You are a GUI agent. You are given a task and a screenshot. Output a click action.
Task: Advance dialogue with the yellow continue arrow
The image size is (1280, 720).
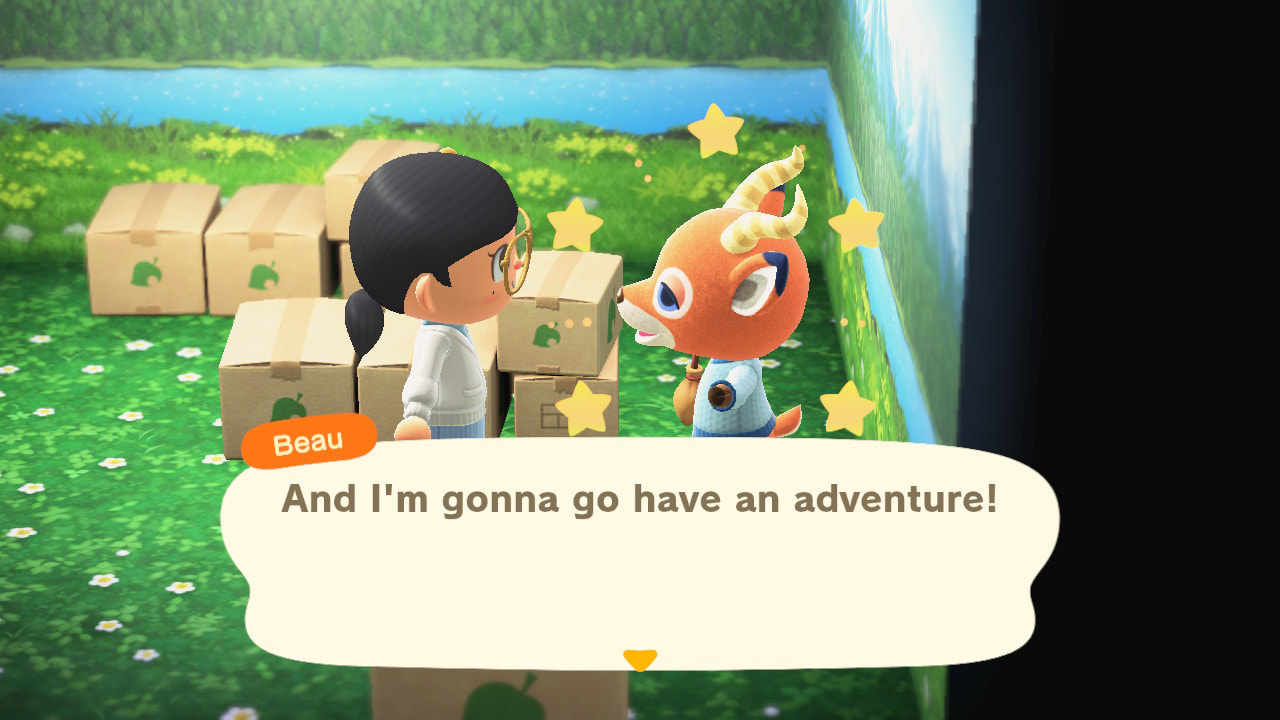(x=640, y=659)
